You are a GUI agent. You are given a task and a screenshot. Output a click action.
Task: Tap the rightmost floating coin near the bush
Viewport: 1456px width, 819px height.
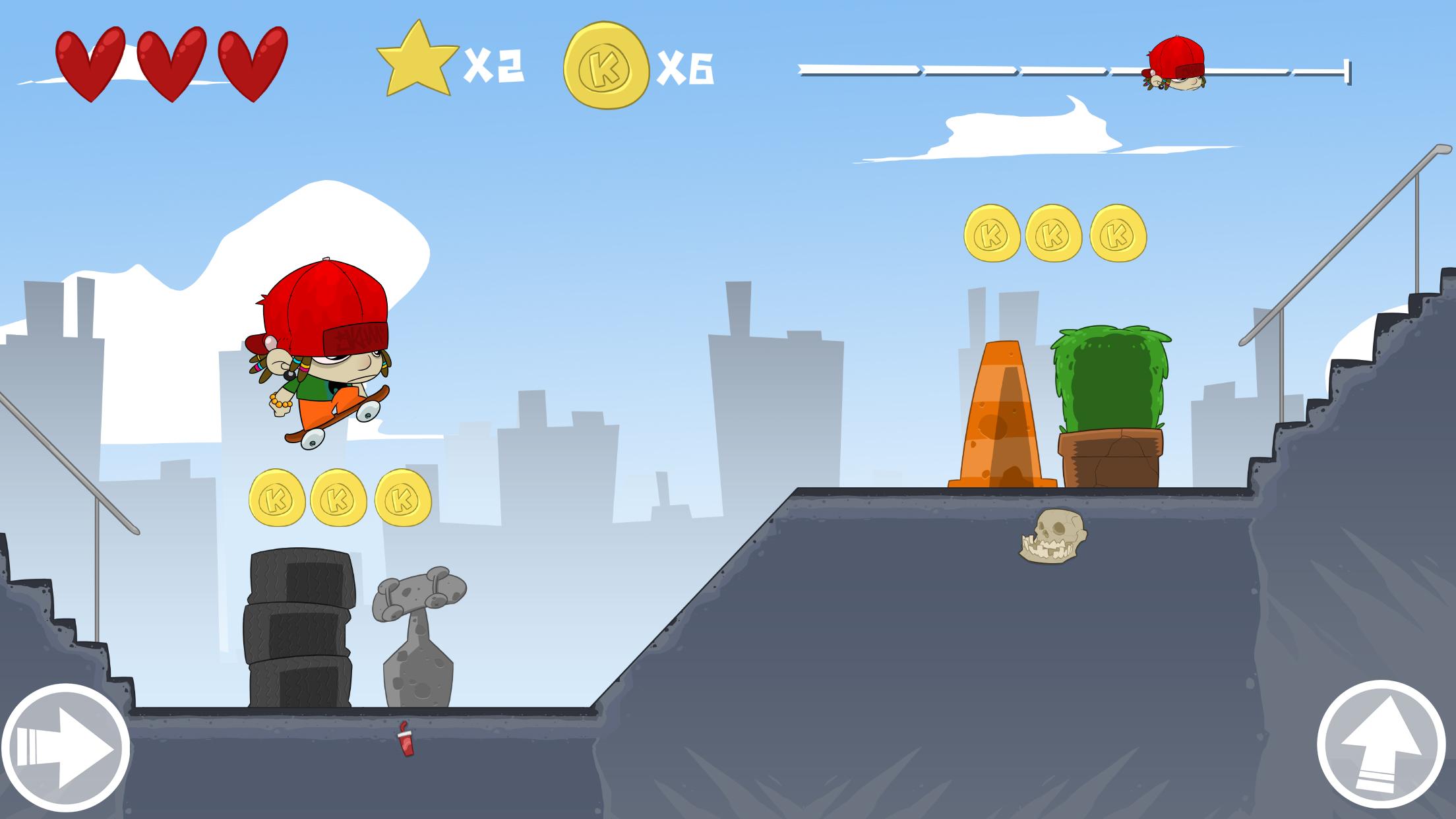tap(1117, 232)
